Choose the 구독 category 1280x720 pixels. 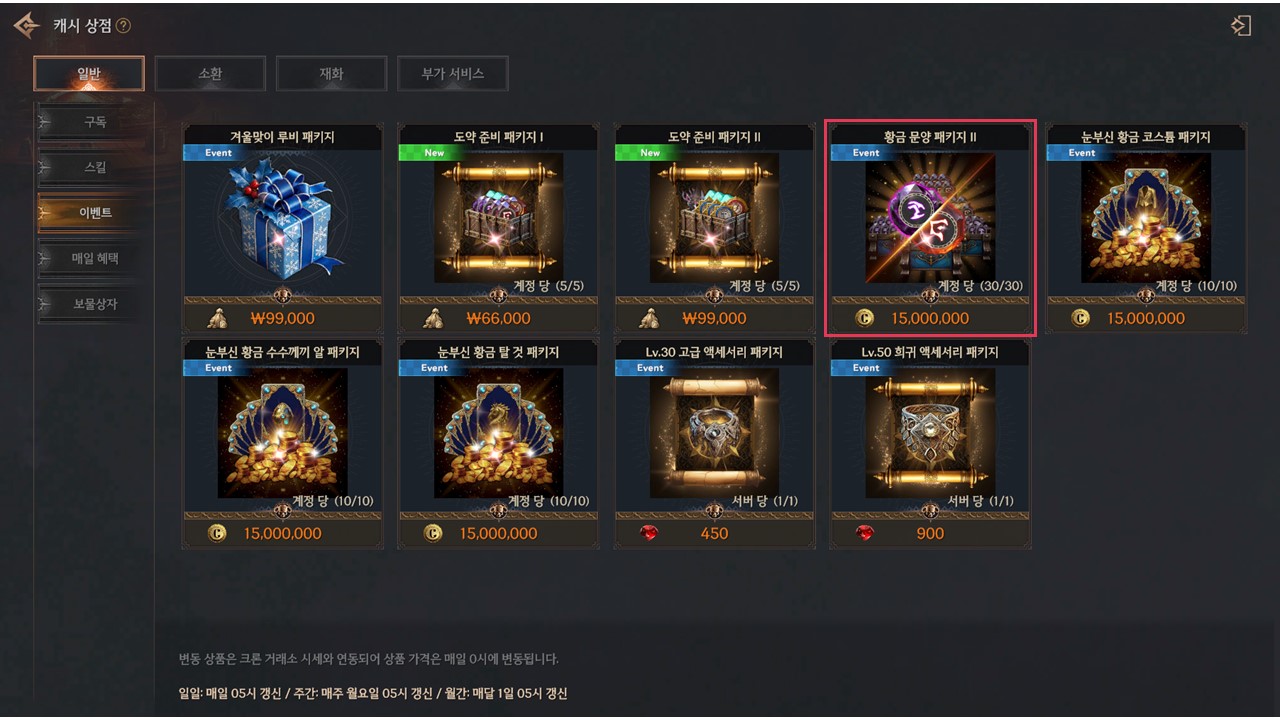tap(95, 122)
